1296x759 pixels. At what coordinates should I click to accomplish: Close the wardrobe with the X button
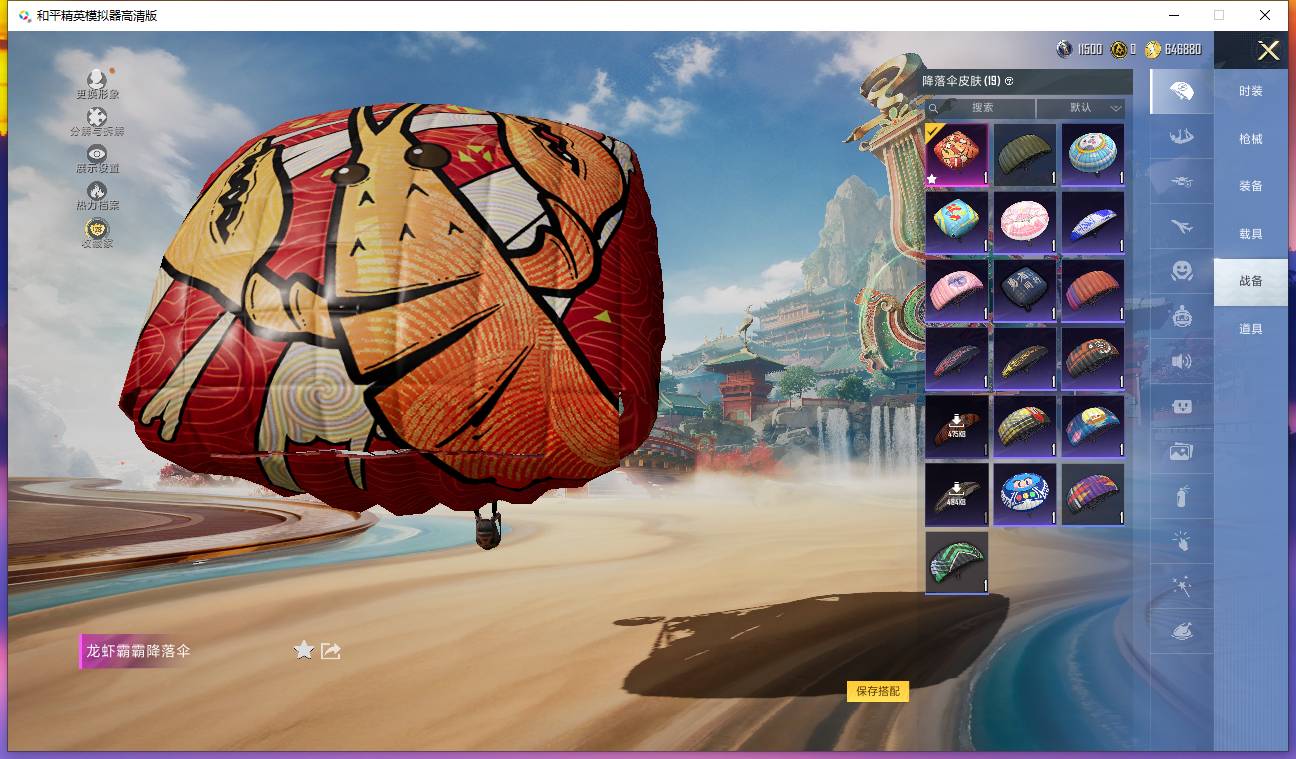[1268, 51]
